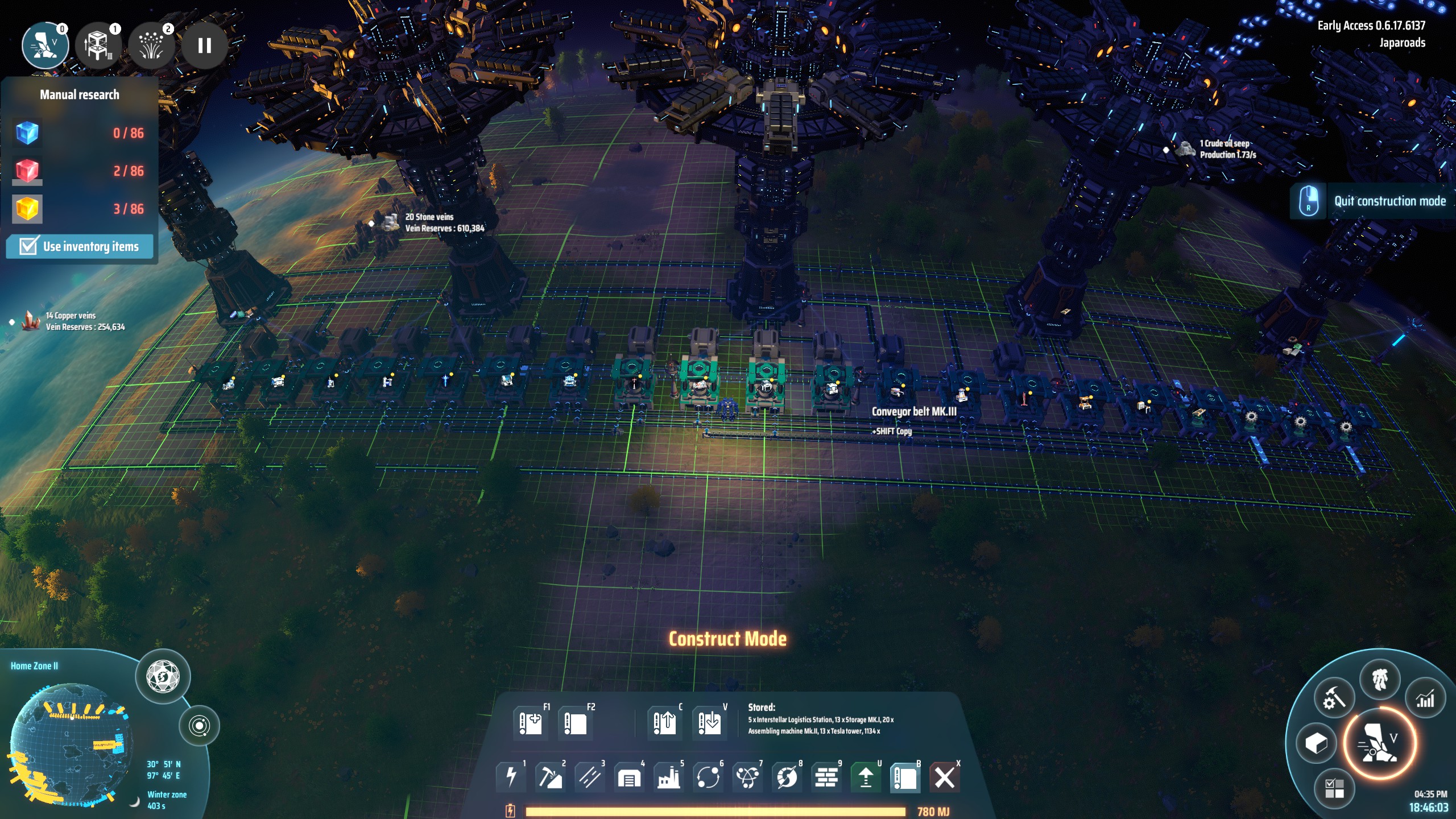Image resolution: width=1456 pixels, height=819 pixels.
Task: Open the blueprint copy up-arrow tool
Action: coord(664,723)
